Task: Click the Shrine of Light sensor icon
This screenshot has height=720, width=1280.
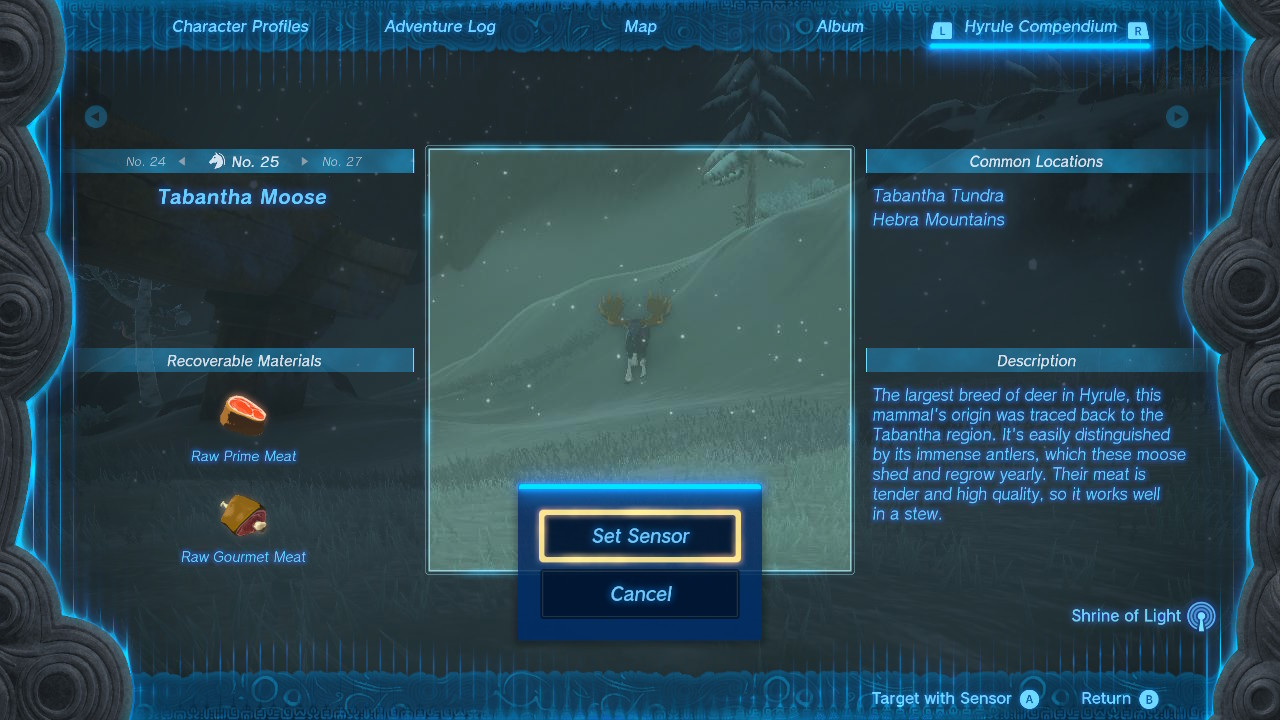Action: coord(1201,616)
